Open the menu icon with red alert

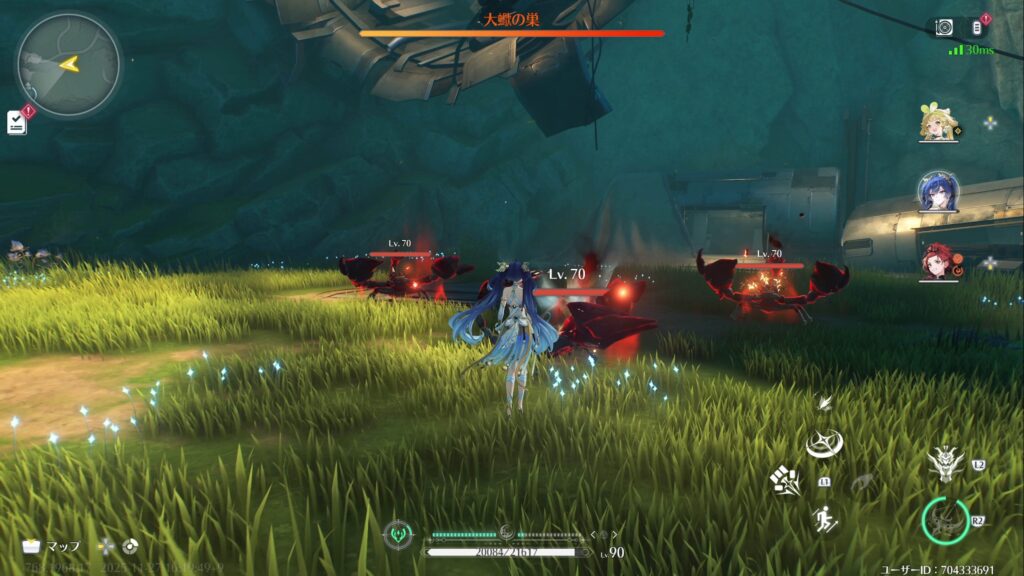[978, 27]
